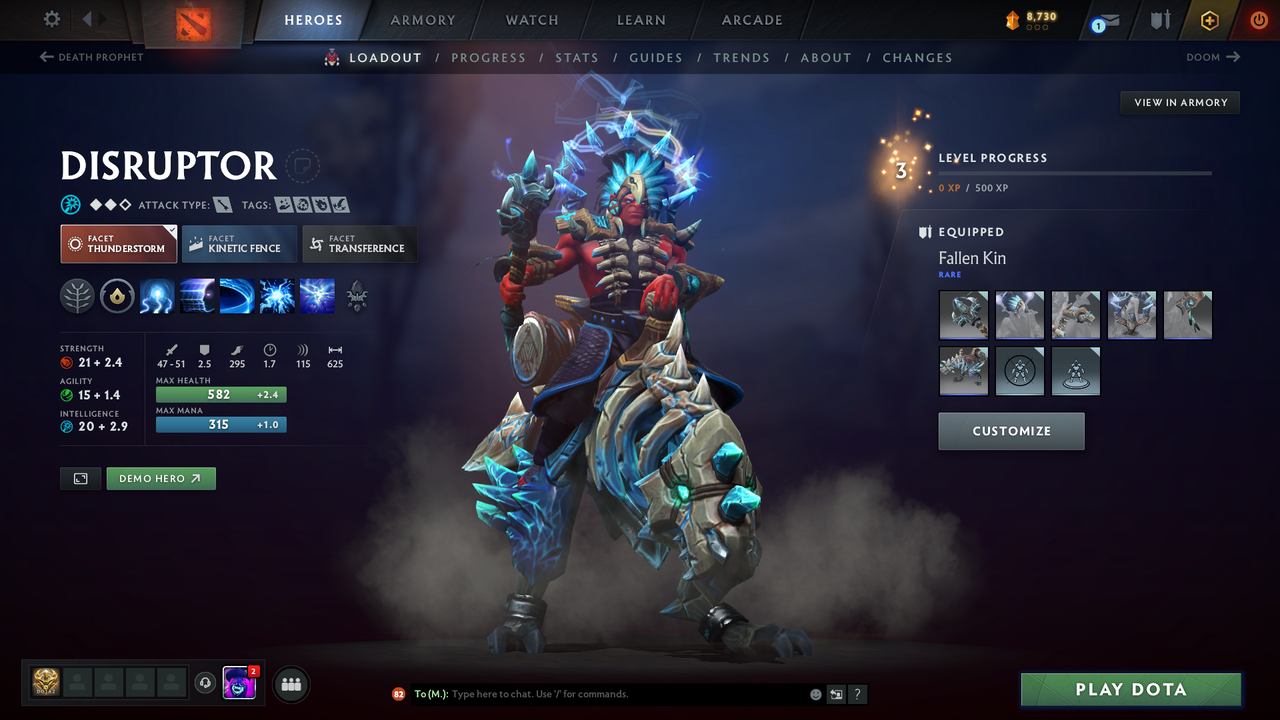Switch to the Transference facet
The image size is (1280, 720).
pos(359,244)
